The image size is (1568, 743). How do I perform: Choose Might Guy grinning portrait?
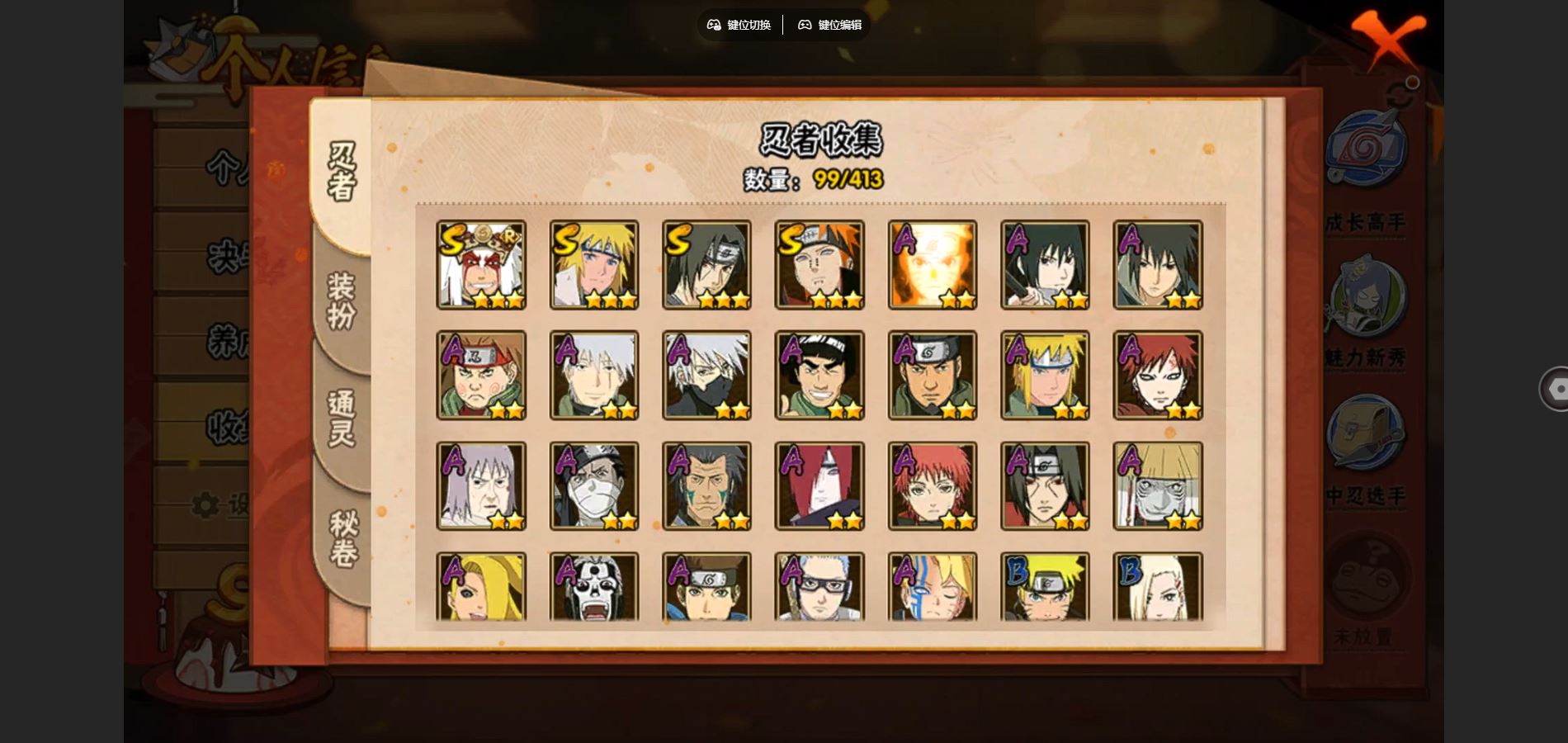tap(819, 376)
